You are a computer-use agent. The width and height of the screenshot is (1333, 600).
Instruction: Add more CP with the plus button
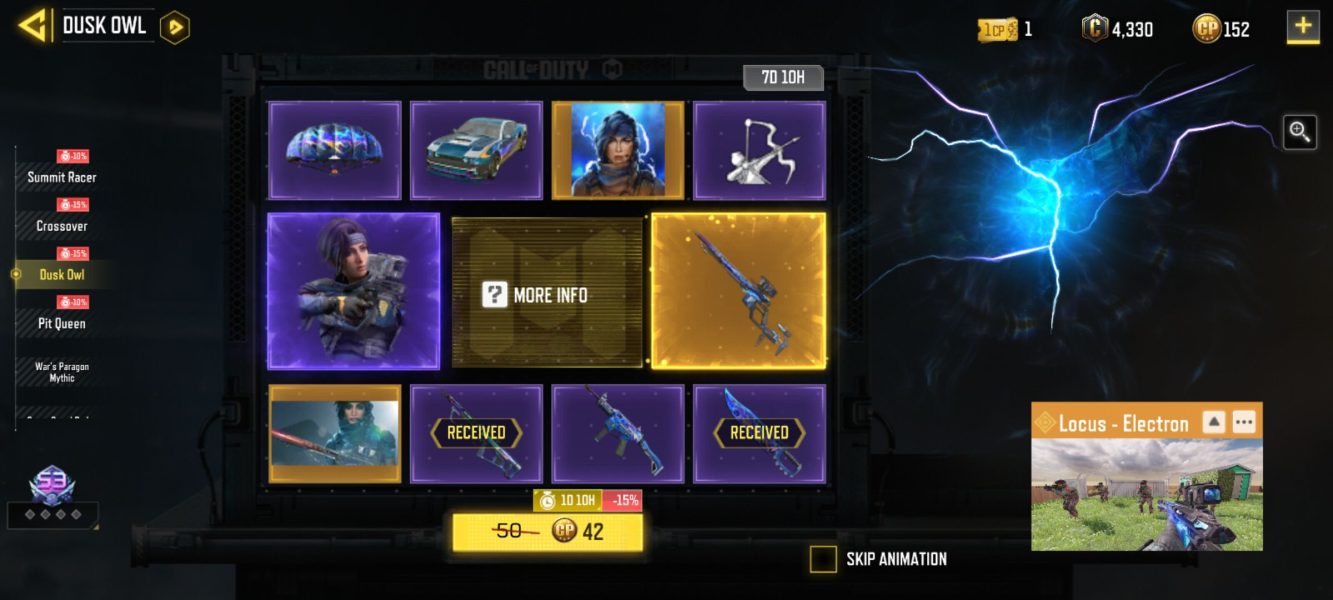coord(1302,27)
